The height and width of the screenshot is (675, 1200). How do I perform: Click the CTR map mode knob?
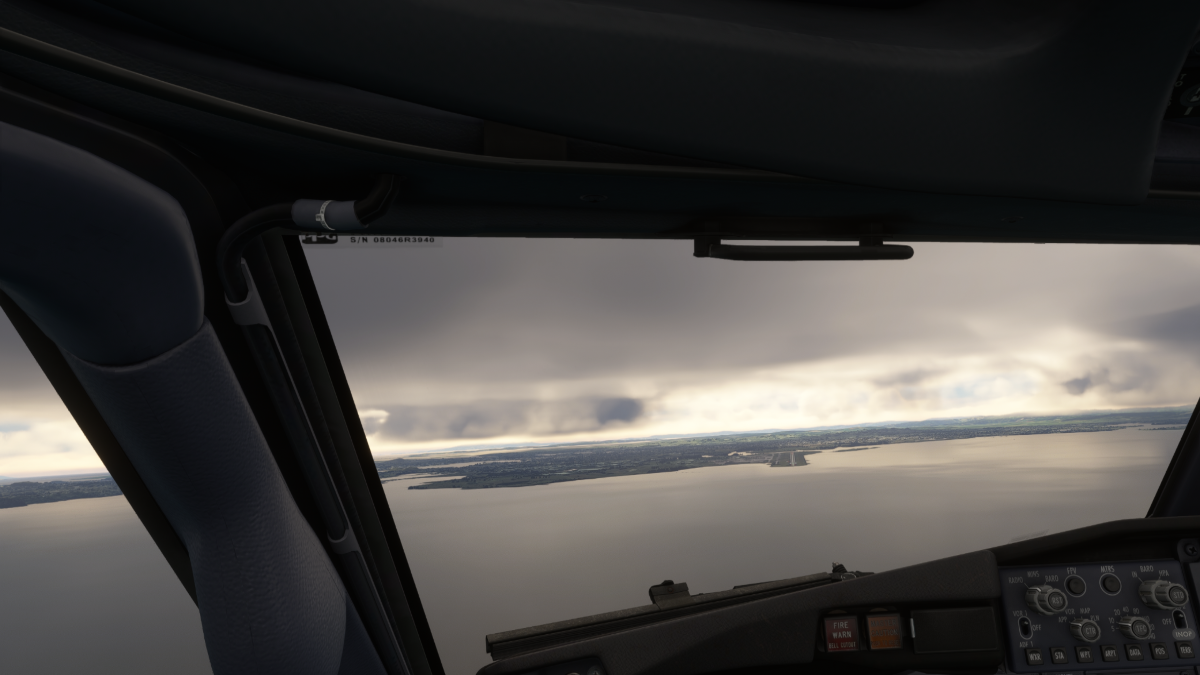[x=1084, y=629]
